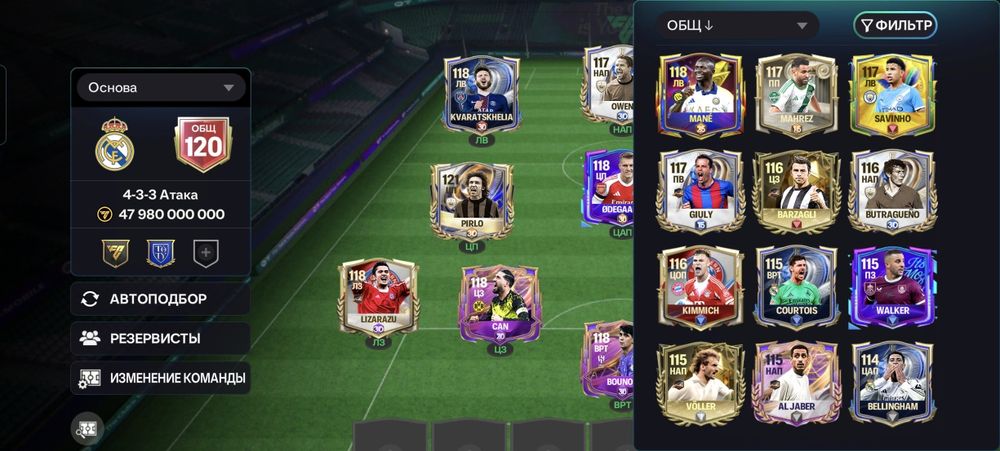Viewport: 1000px width, 451px height.
Task: Select the Mané player card
Action: pyautogui.click(x=700, y=96)
